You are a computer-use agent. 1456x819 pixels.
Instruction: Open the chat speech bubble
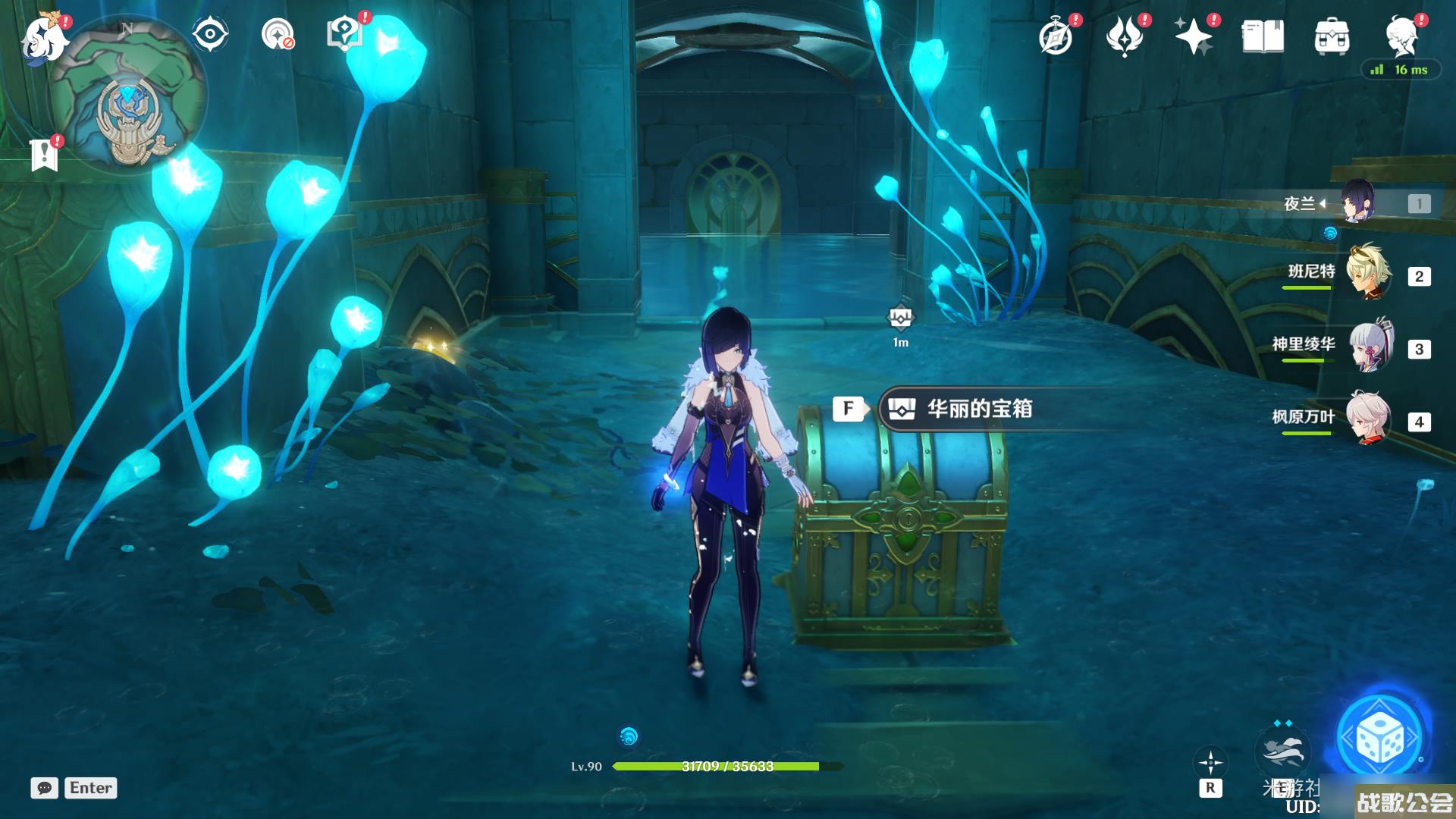pos(45,788)
